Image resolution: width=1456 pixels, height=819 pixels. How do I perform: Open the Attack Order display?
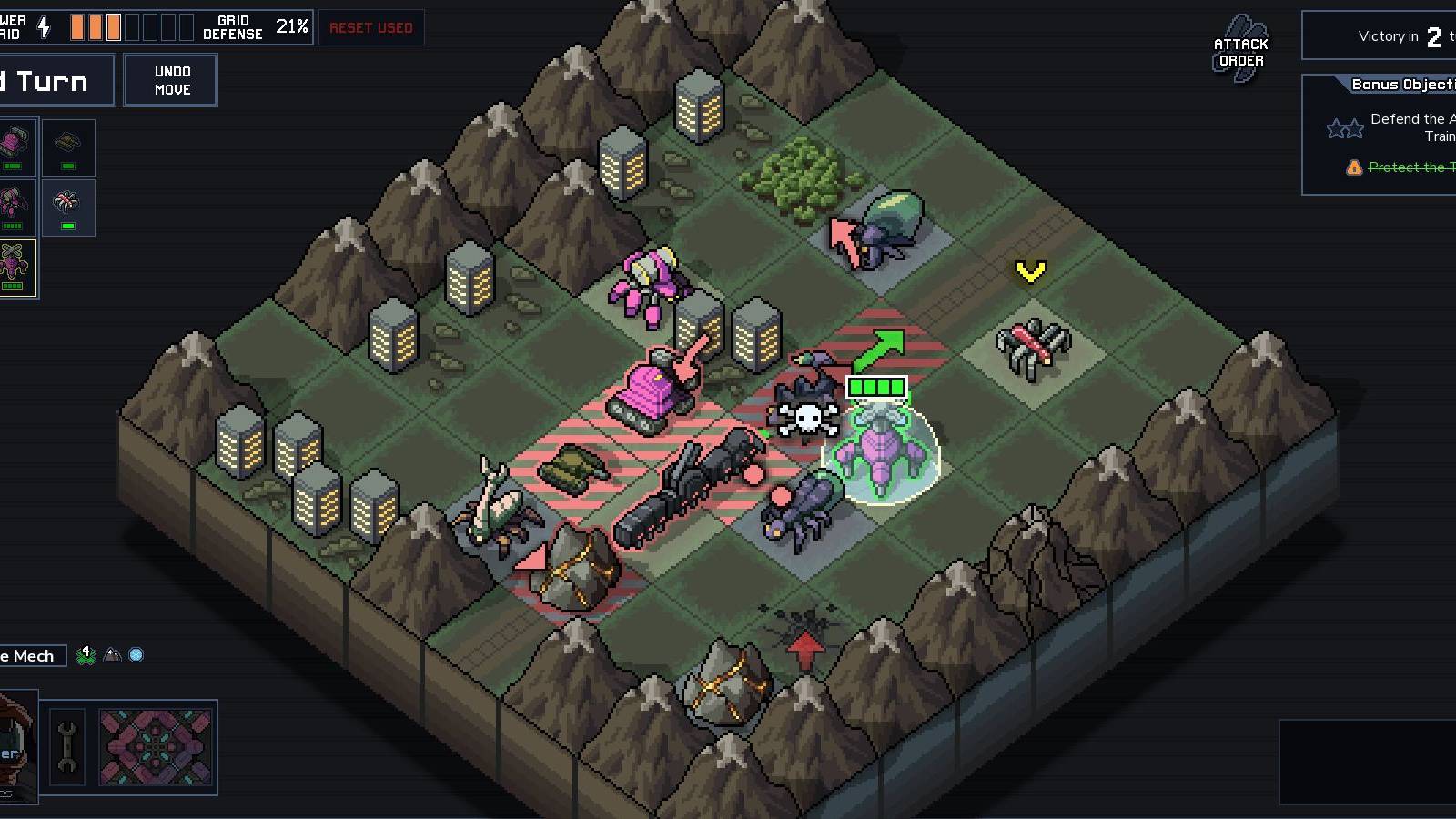[1239, 45]
